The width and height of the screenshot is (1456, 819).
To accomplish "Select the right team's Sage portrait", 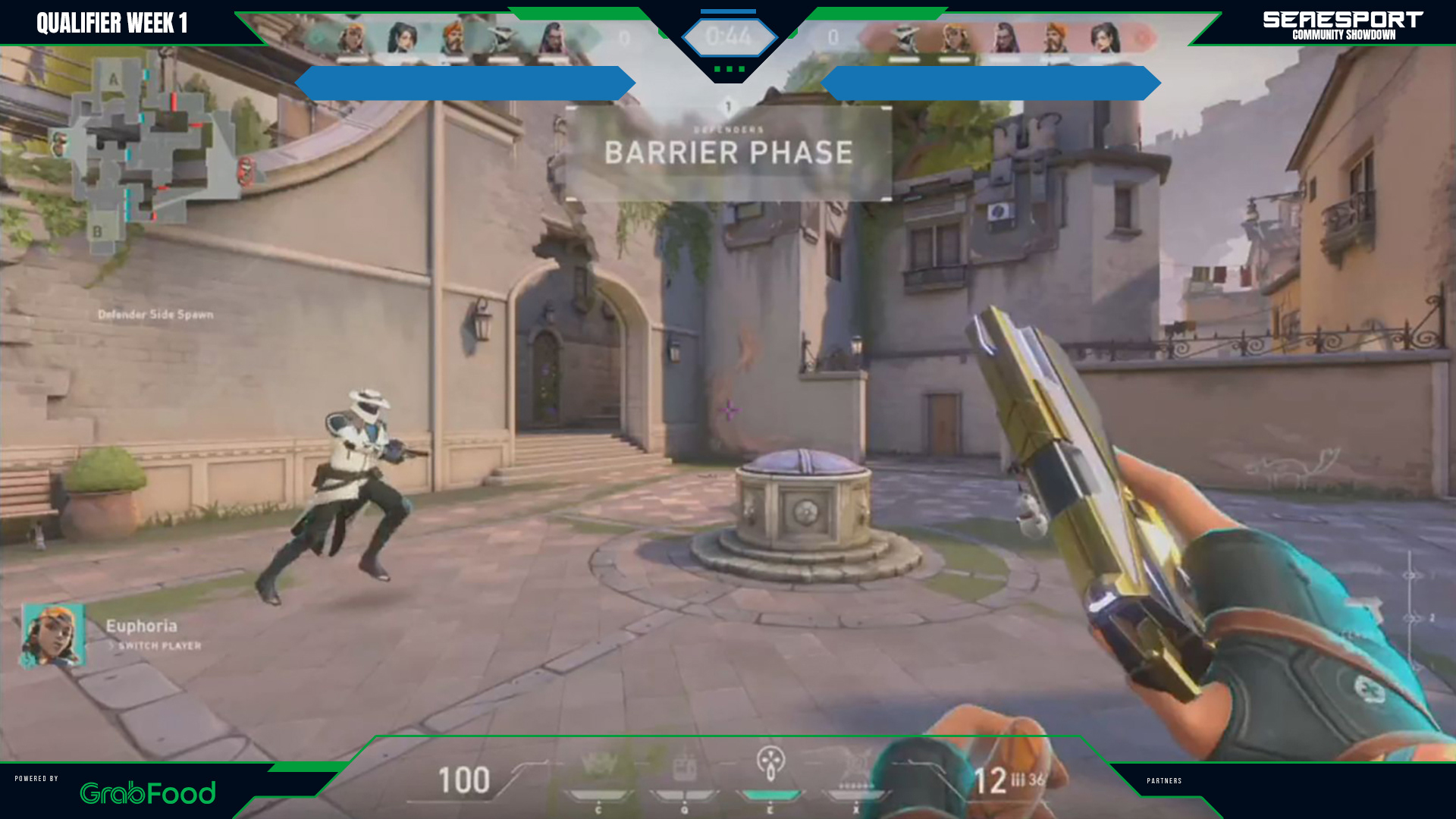I will [1105, 38].
